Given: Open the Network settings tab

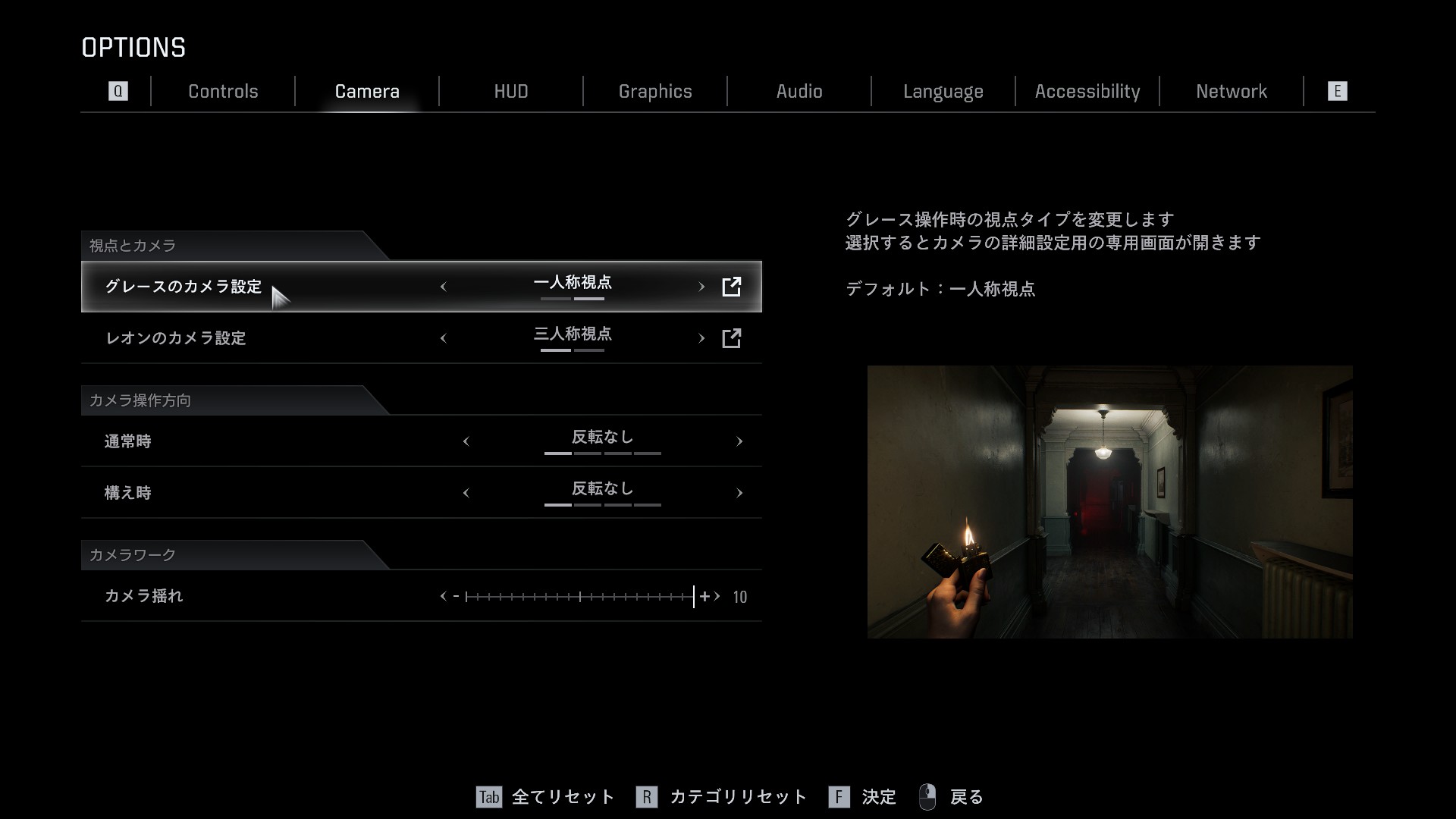Looking at the screenshot, I should (x=1232, y=91).
